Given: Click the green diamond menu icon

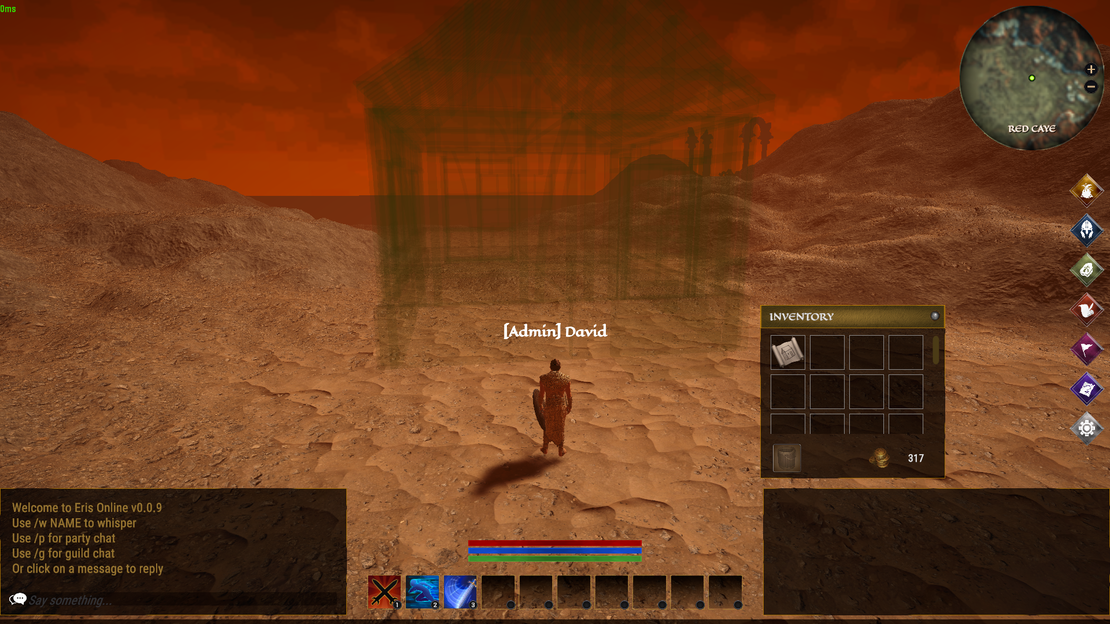Looking at the screenshot, I should (x=1086, y=269).
